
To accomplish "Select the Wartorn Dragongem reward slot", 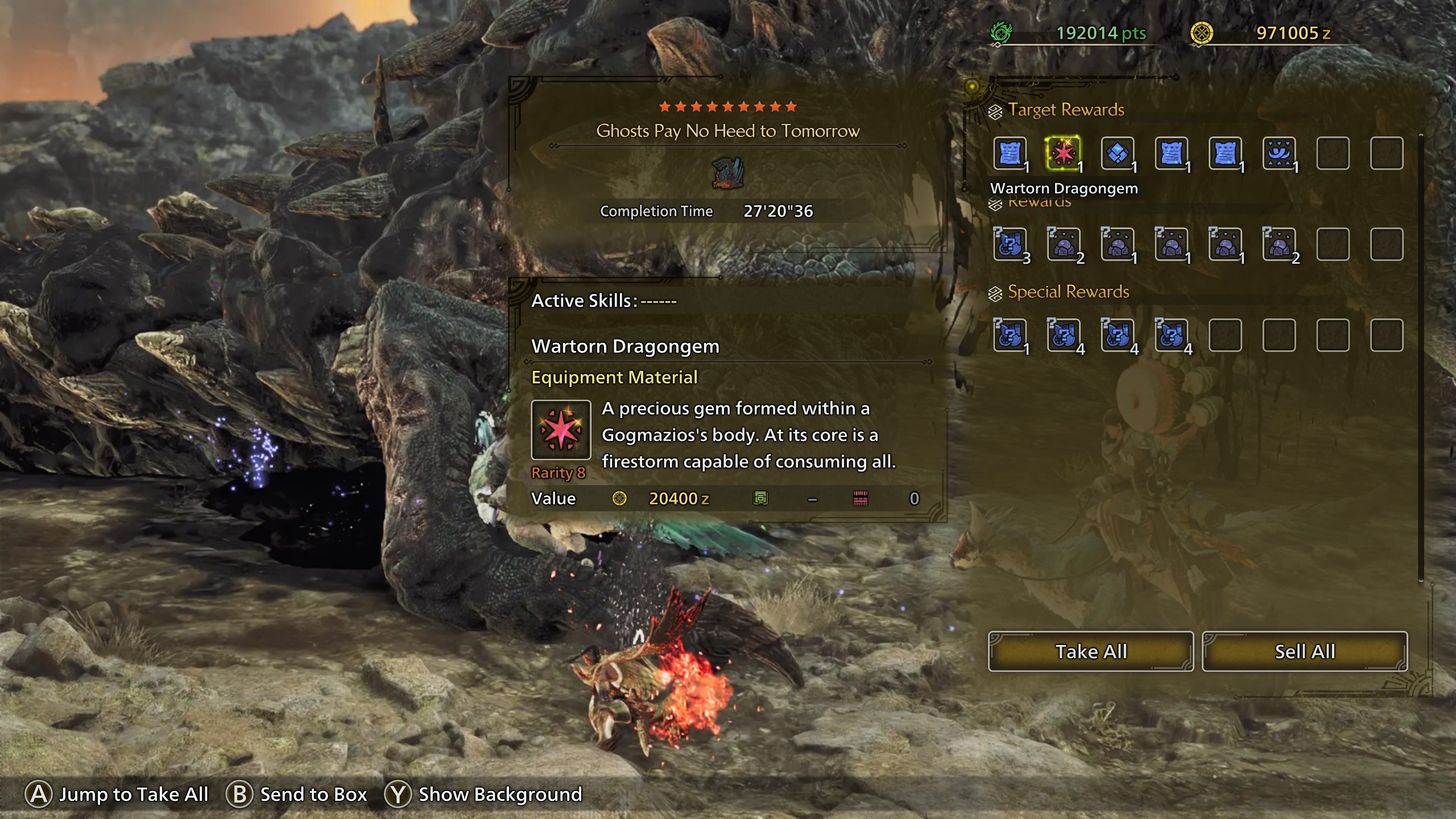I will [x=1063, y=153].
